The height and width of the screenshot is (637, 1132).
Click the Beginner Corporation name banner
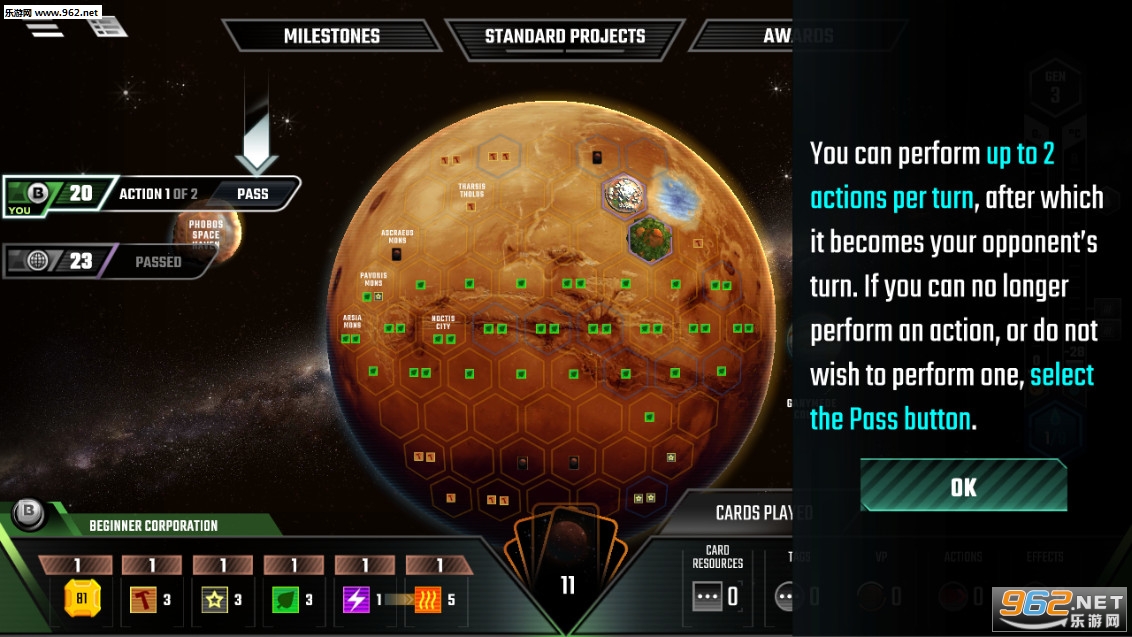coord(153,525)
